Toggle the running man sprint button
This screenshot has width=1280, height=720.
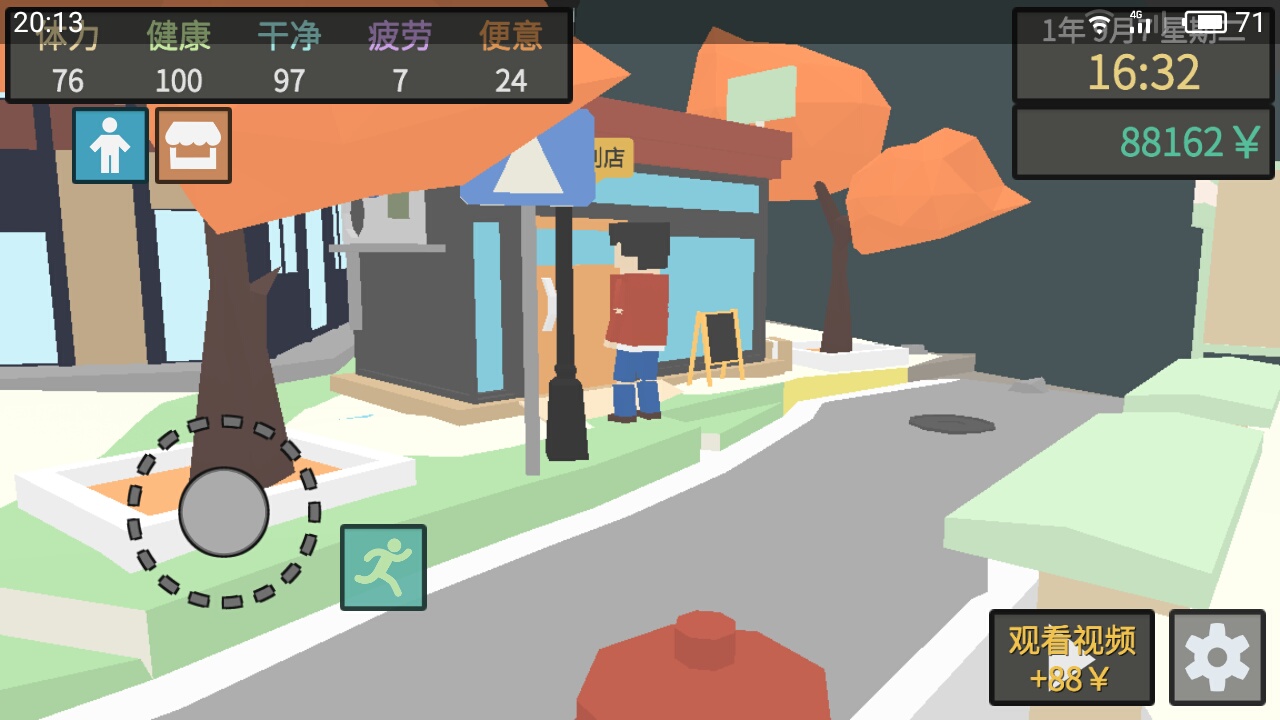pyautogui.click(x=383, y=567)
